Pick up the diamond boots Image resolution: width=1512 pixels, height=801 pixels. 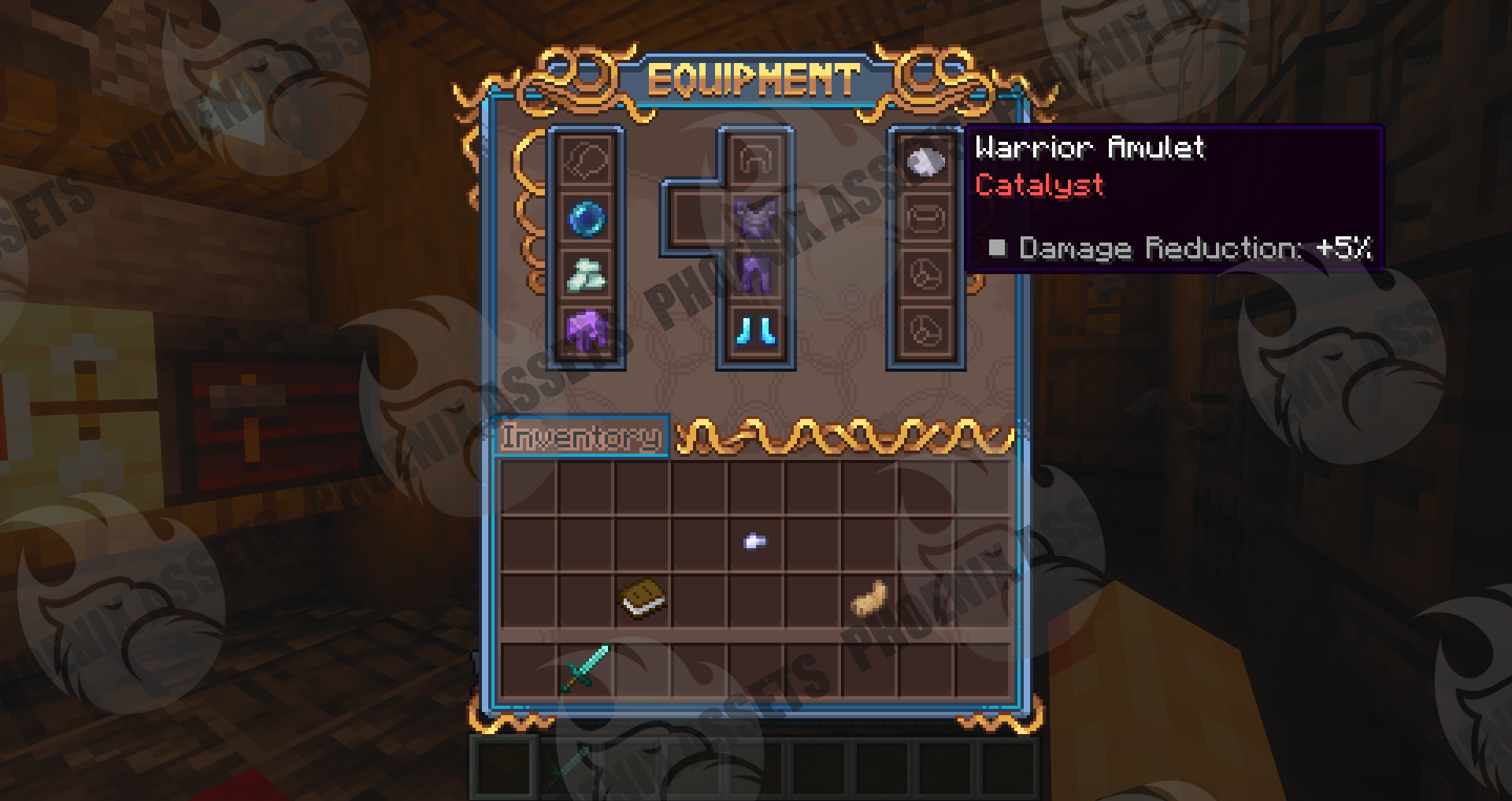(755, 329)
